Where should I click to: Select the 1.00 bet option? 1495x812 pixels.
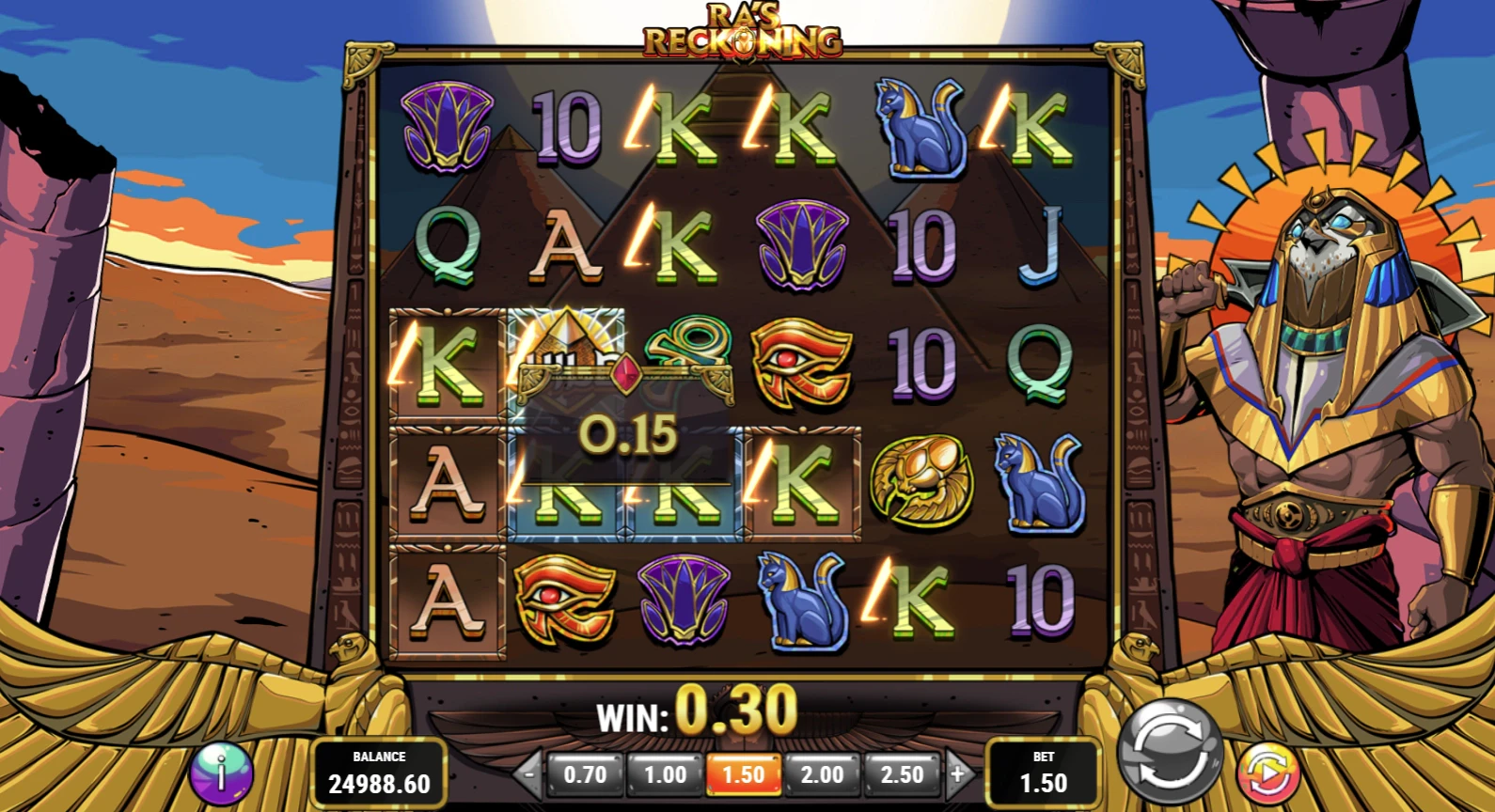(x=664, y=774)
